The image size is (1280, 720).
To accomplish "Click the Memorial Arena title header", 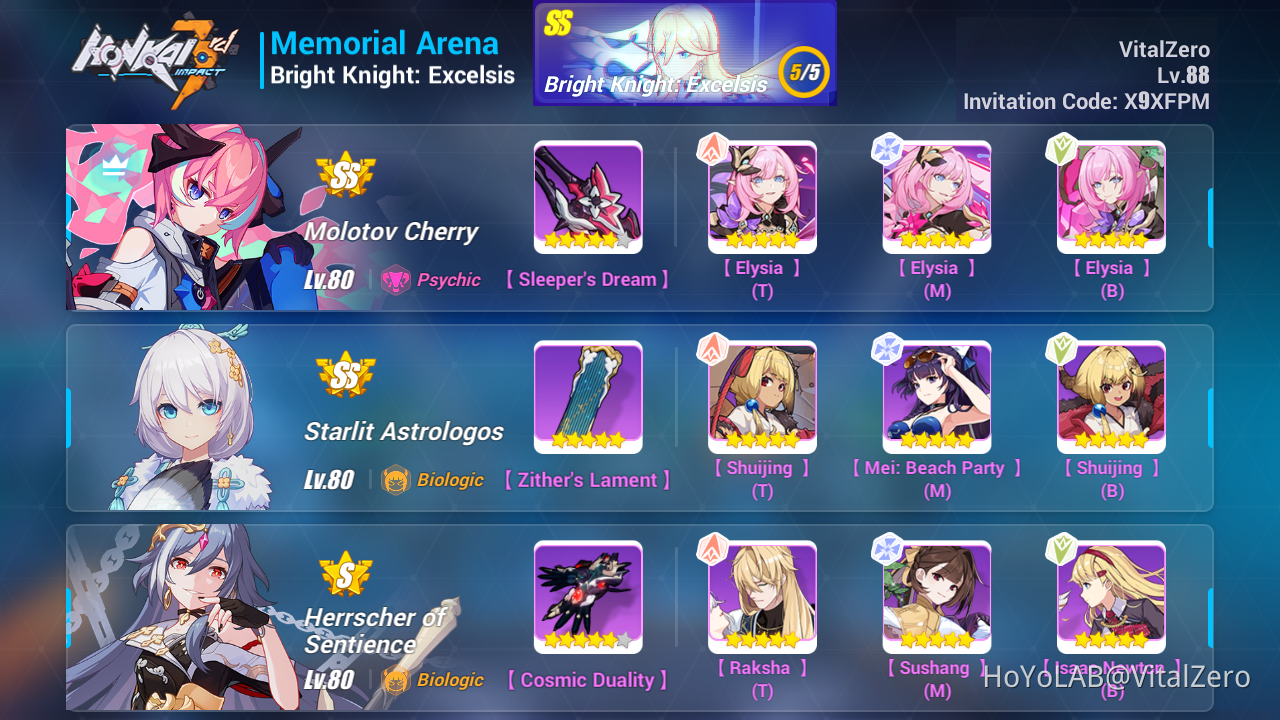I will [x=385, y=43].
